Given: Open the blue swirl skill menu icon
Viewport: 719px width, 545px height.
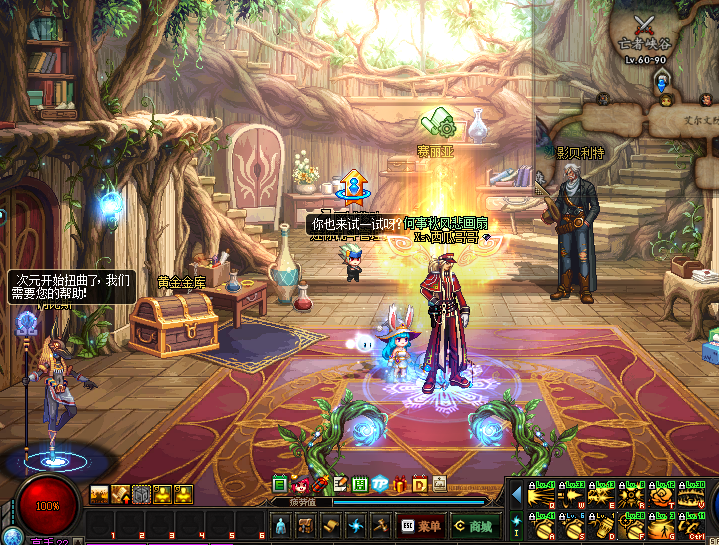Looking at the screenshot, I should 355,525.
